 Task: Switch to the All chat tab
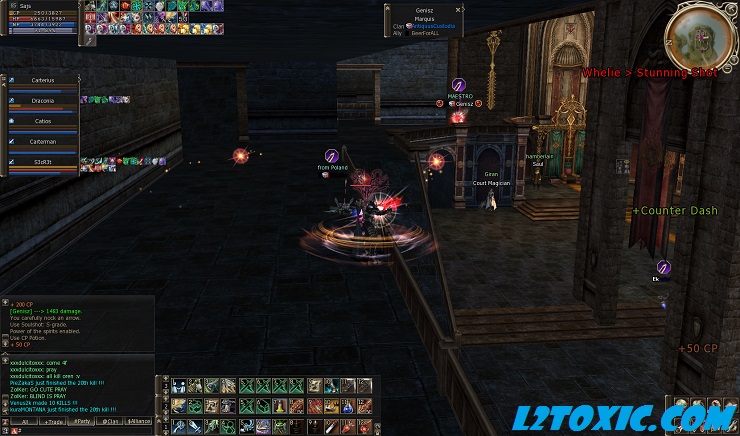[23, 422]
